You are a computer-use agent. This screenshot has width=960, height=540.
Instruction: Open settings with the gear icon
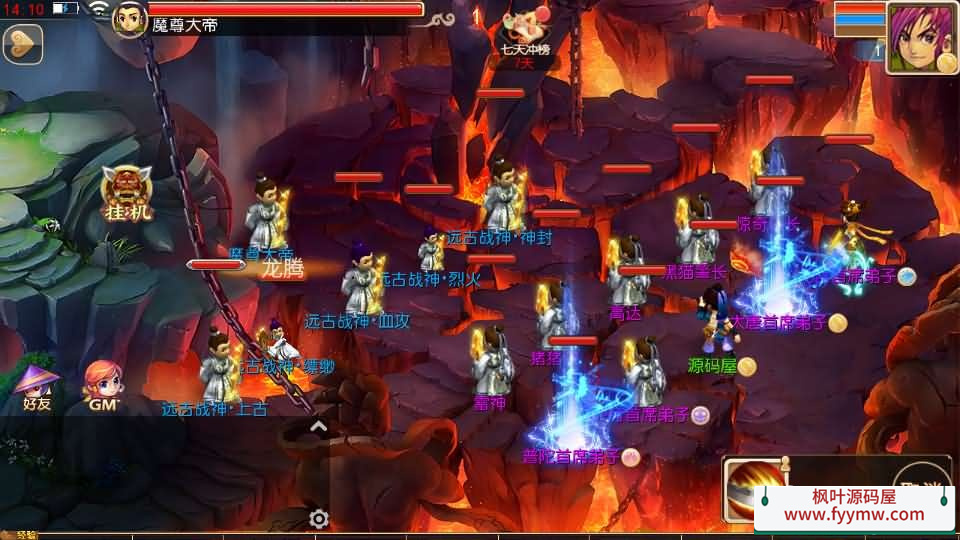(x=319, y=519)
